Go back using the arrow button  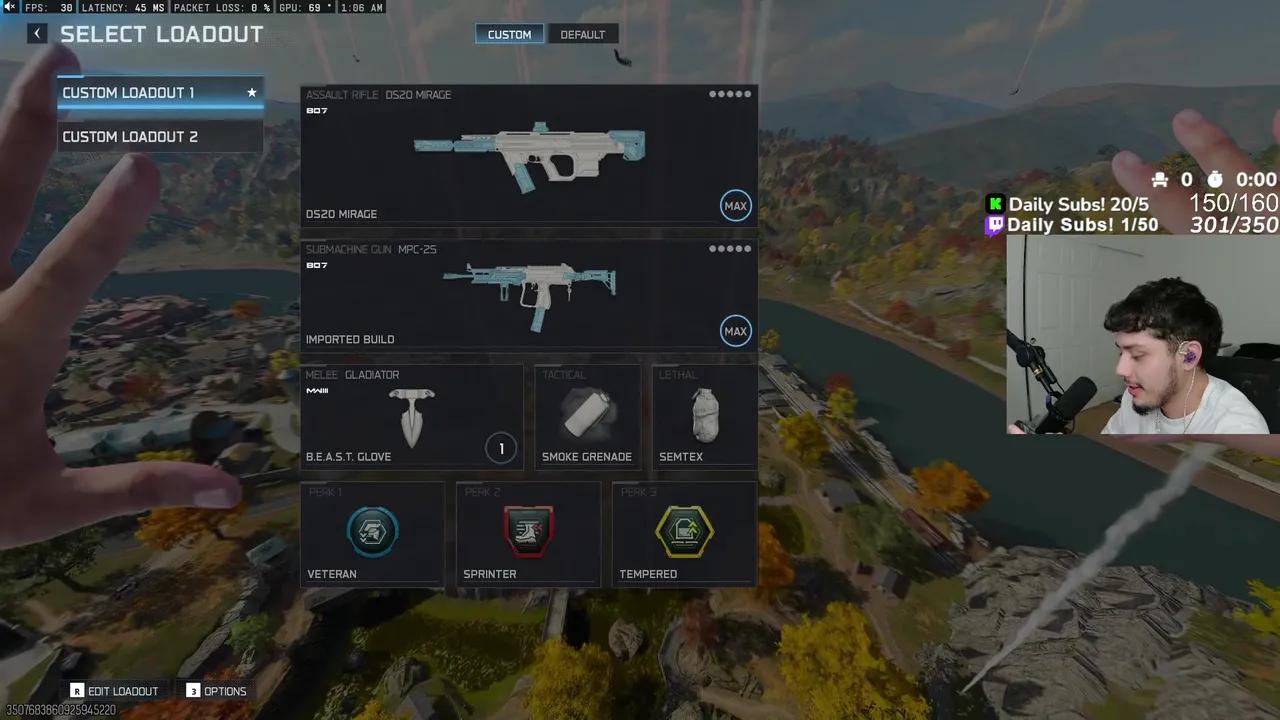point(37,34)
